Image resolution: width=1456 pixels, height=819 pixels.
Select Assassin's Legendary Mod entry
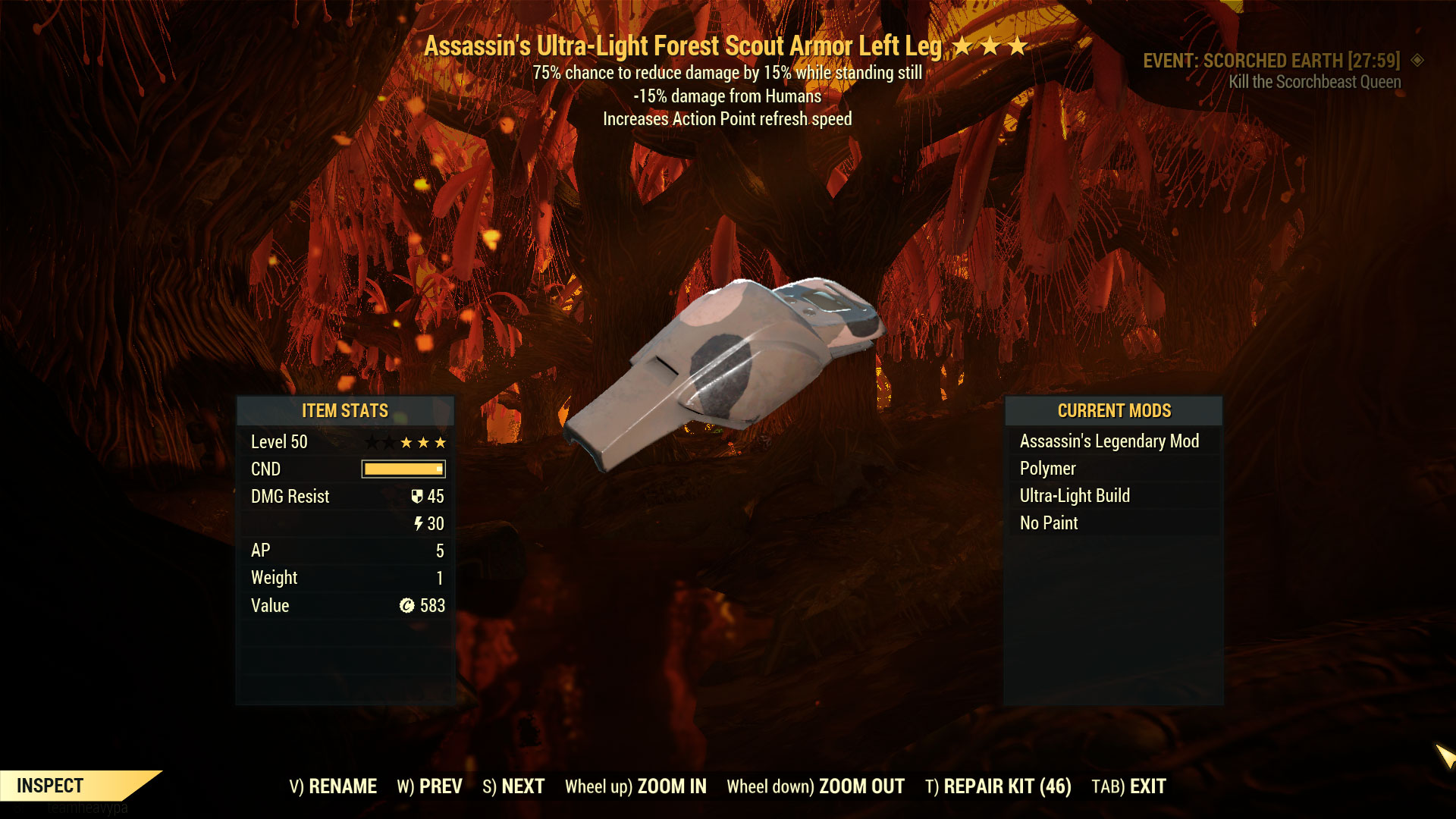tap(1109, 441)
